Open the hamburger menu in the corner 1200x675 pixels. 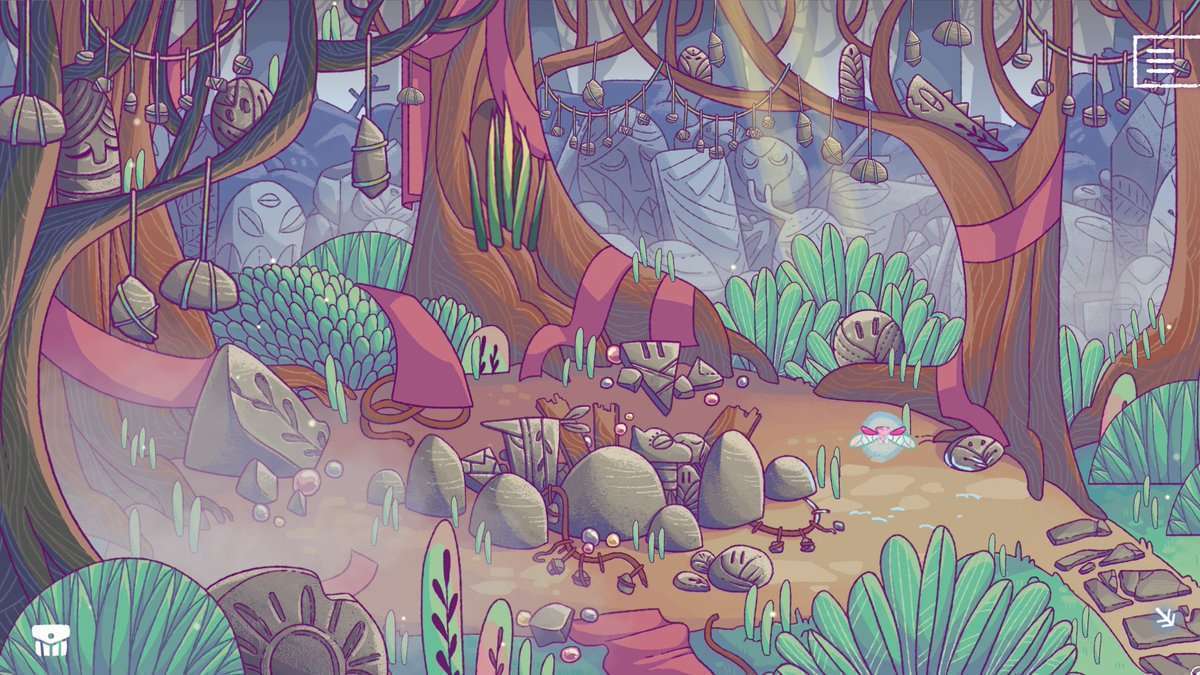click(1160, 62)
